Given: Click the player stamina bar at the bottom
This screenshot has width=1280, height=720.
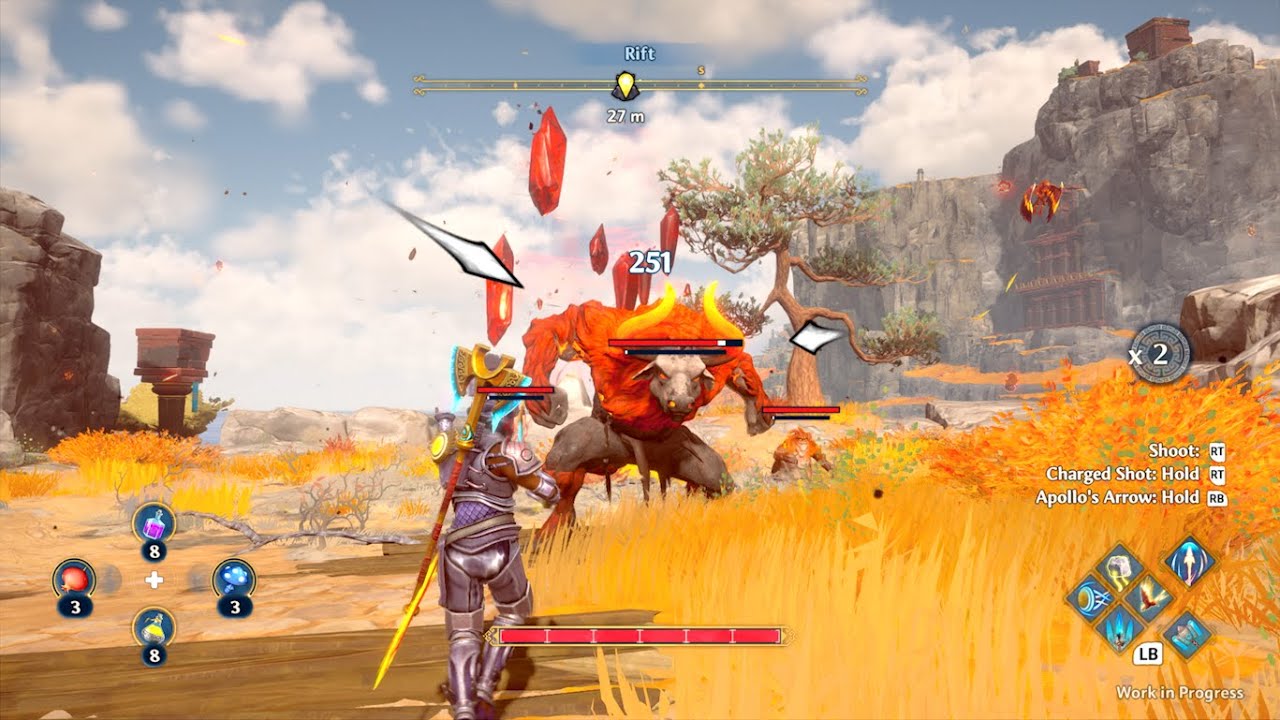Looking at the screenshot, I should [x=640, y=634].
